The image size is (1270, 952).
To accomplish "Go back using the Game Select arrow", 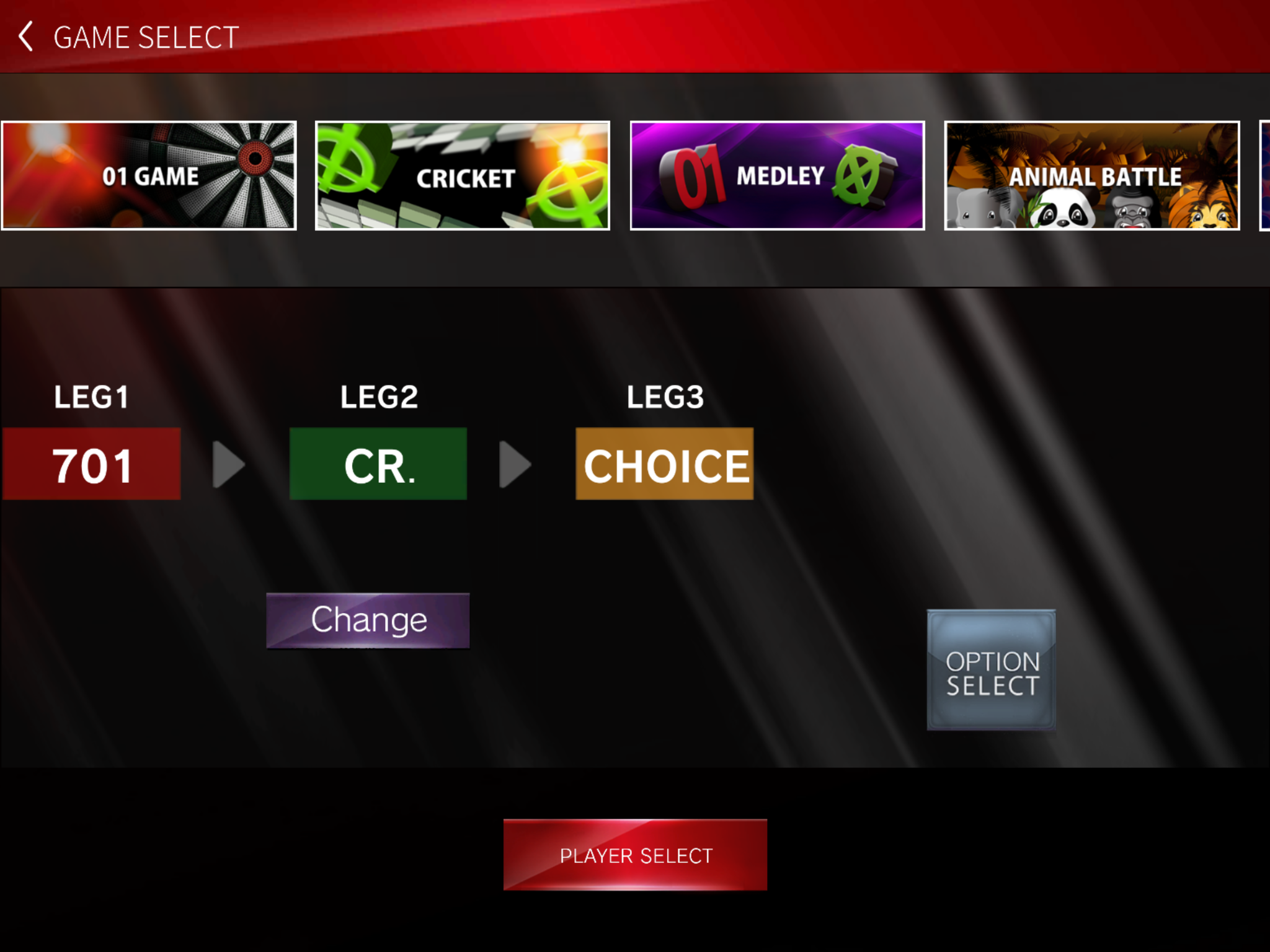I will (x=26, y=37).
